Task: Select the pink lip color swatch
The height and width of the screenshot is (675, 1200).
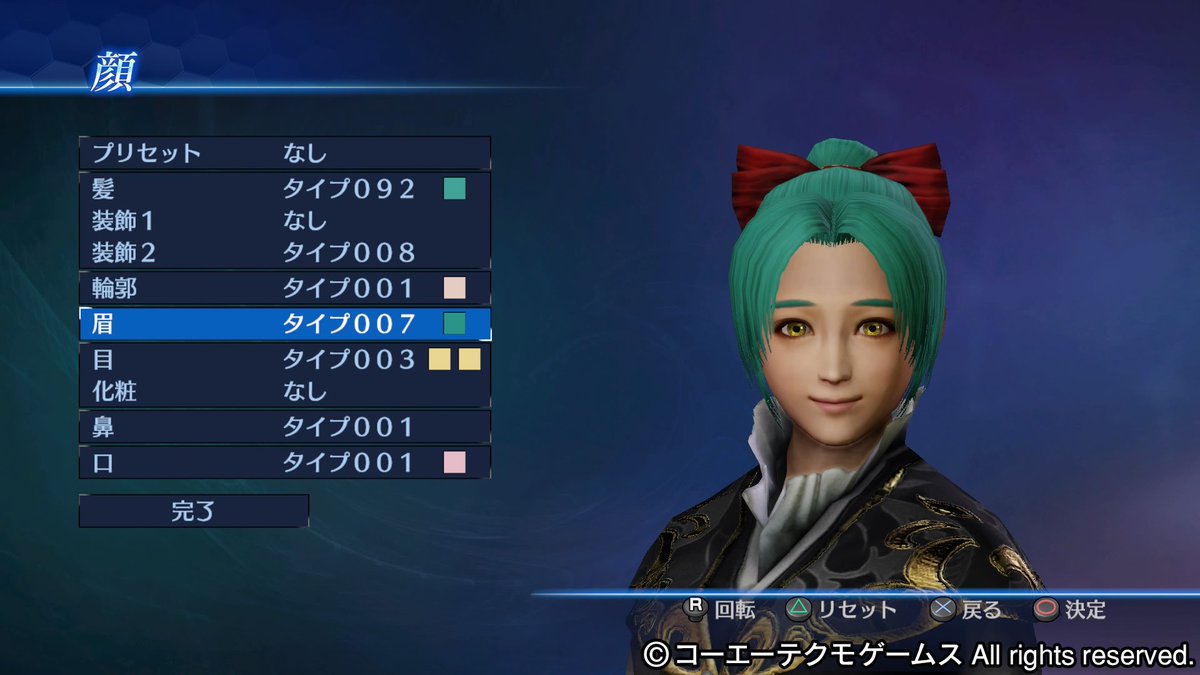Action: (x=455, y=462)
